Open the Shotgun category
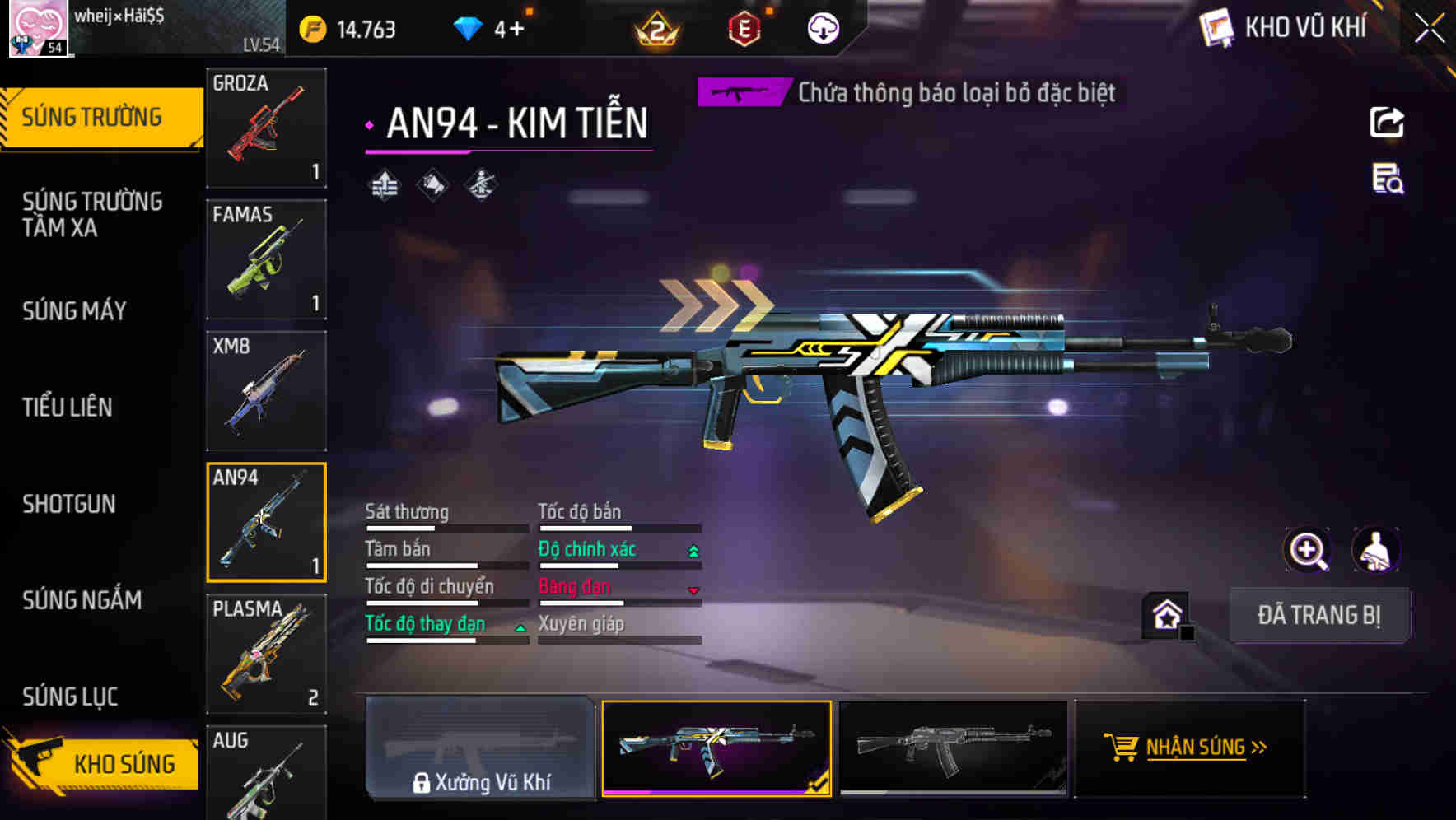Viewport: 1456px width, 820px height. pos(69,504)
